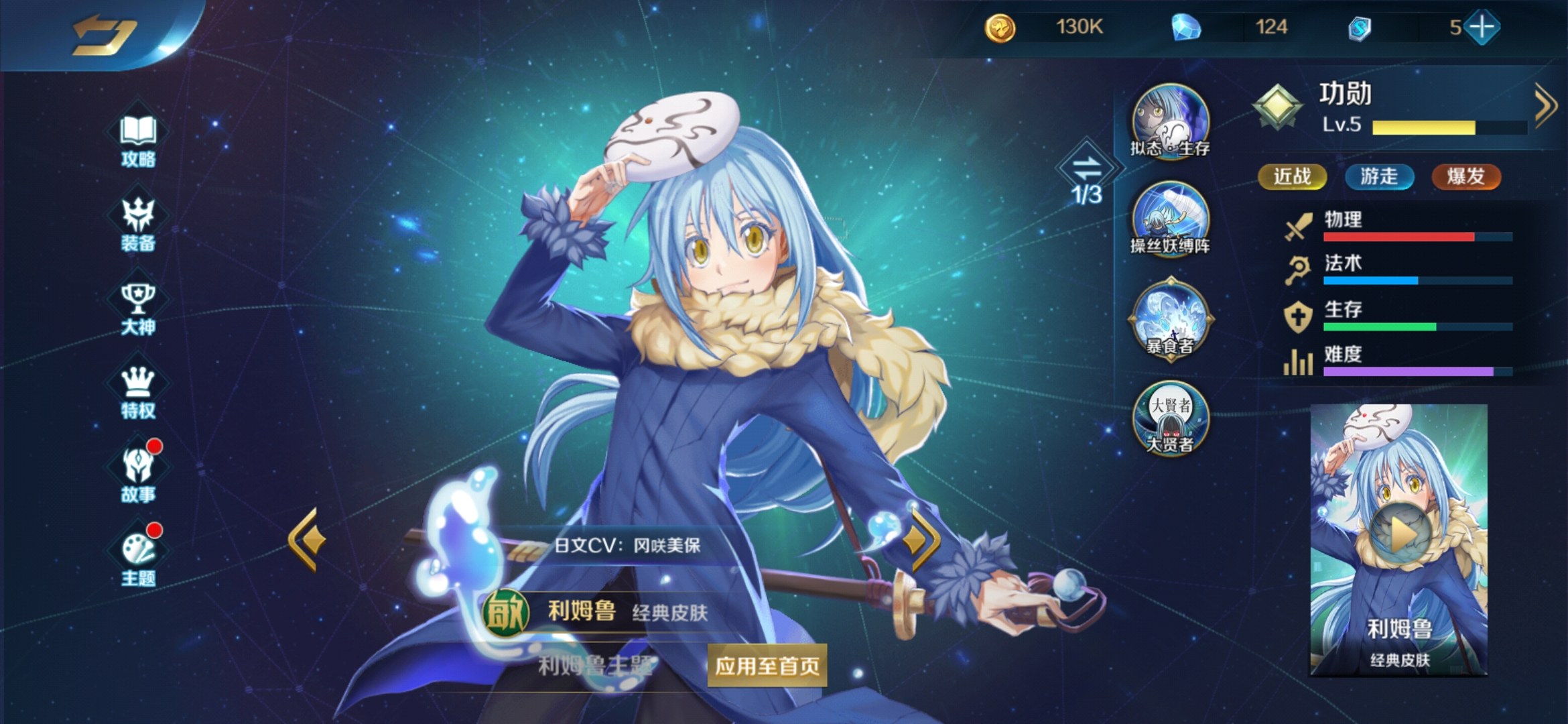The width and height of the screenshot is (1568, 724).
Task: Select the 拟态·生存 skill icon
Action: coord(1170,121)
